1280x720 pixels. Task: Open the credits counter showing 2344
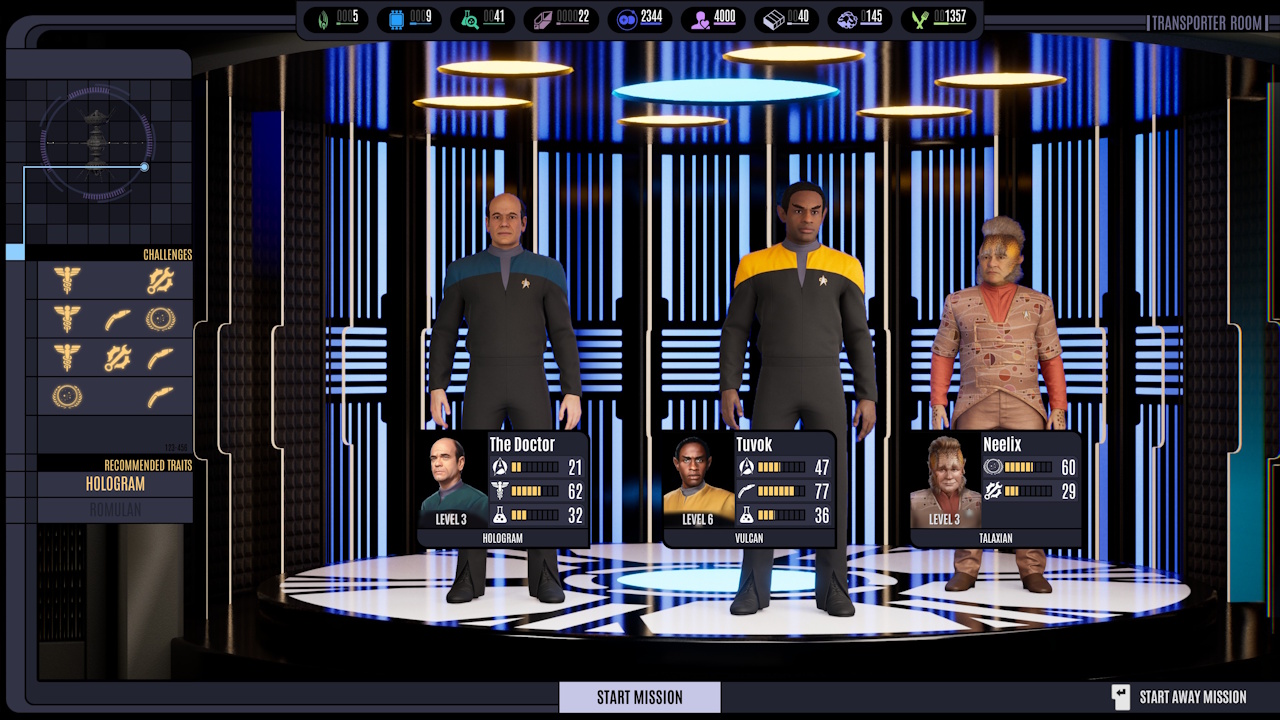[x=639, y=18]
